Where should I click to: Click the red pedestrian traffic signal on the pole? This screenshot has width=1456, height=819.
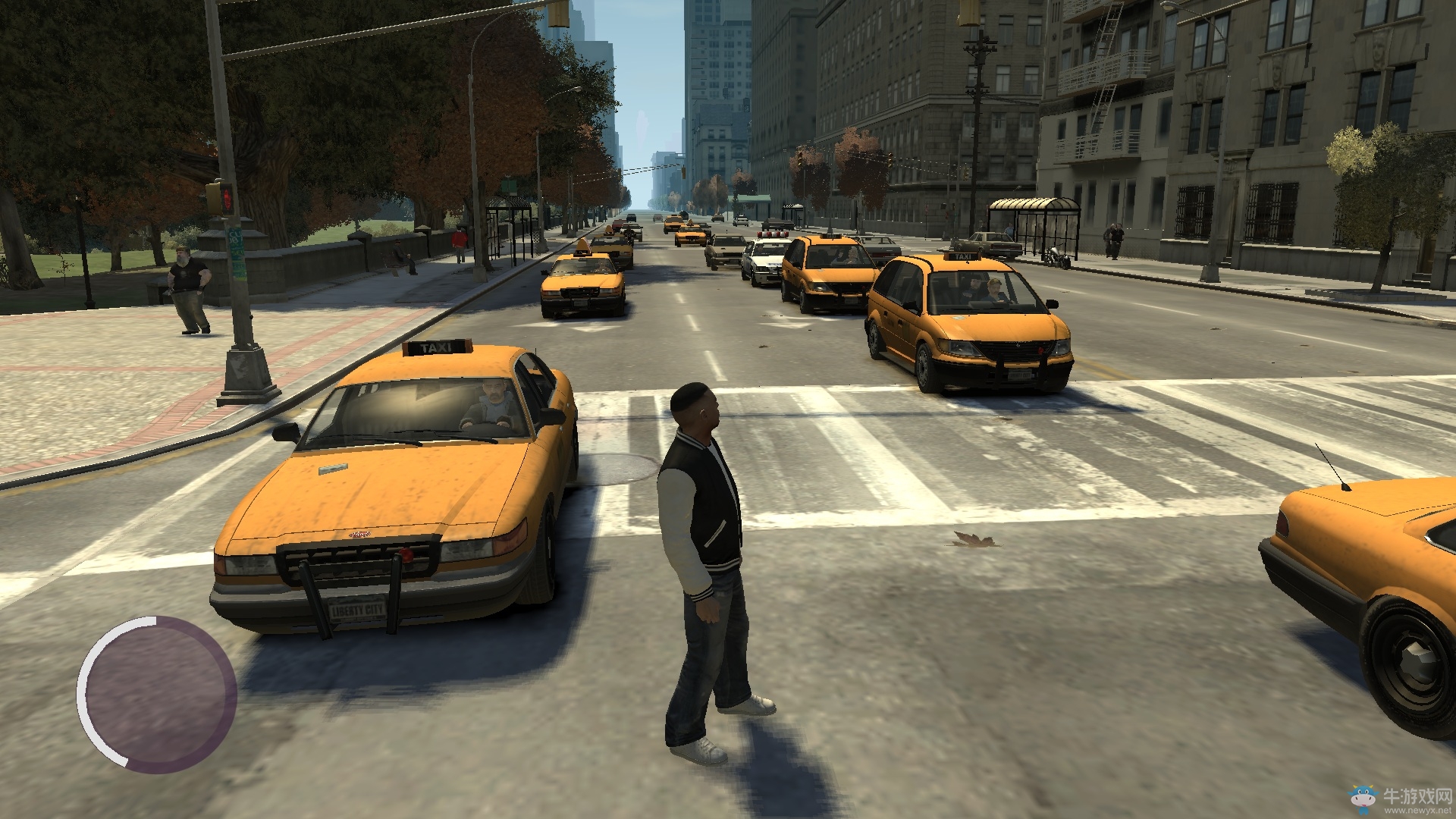click(x=225, y=197)
